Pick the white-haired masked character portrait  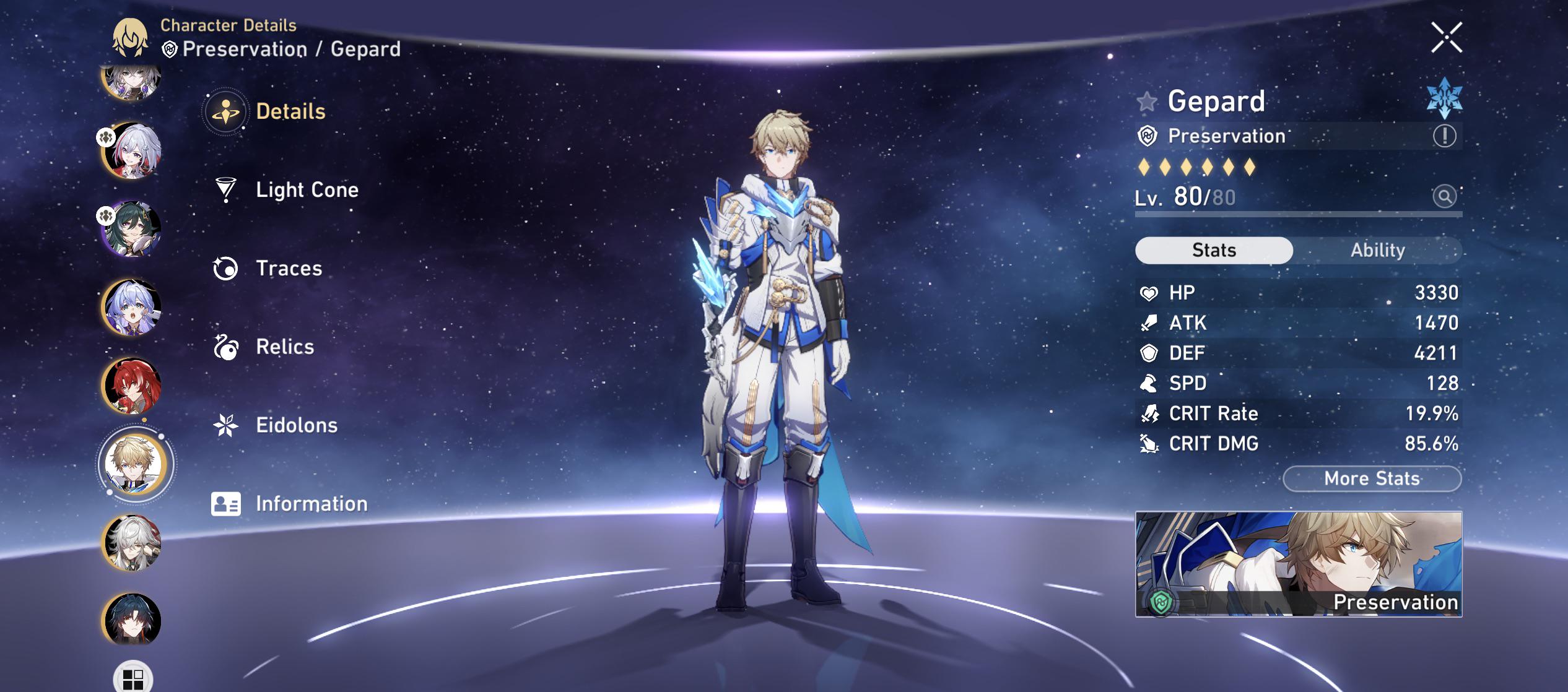[131, 542]
